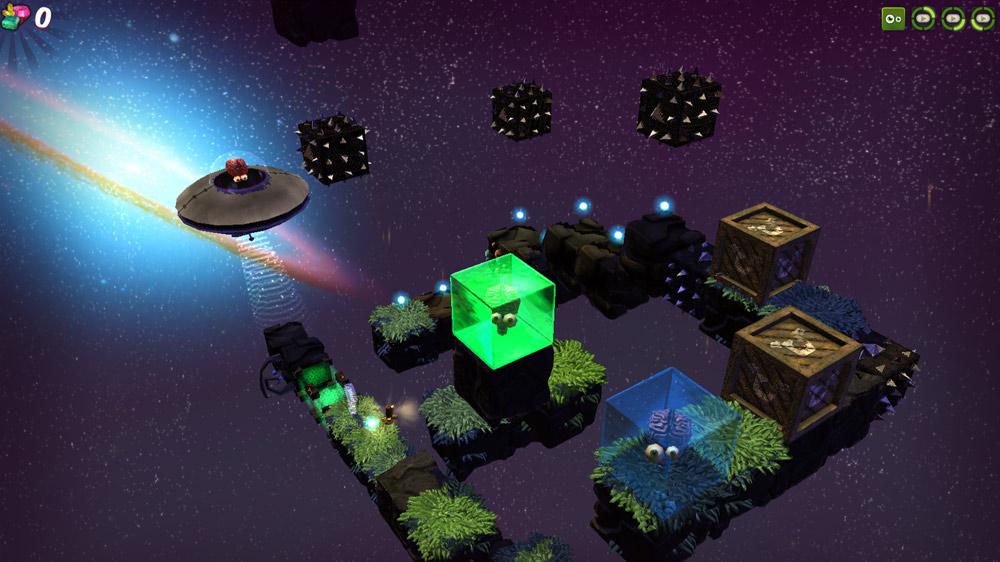
Task: Click the green square googly-eyes icon
Action: 893,18
